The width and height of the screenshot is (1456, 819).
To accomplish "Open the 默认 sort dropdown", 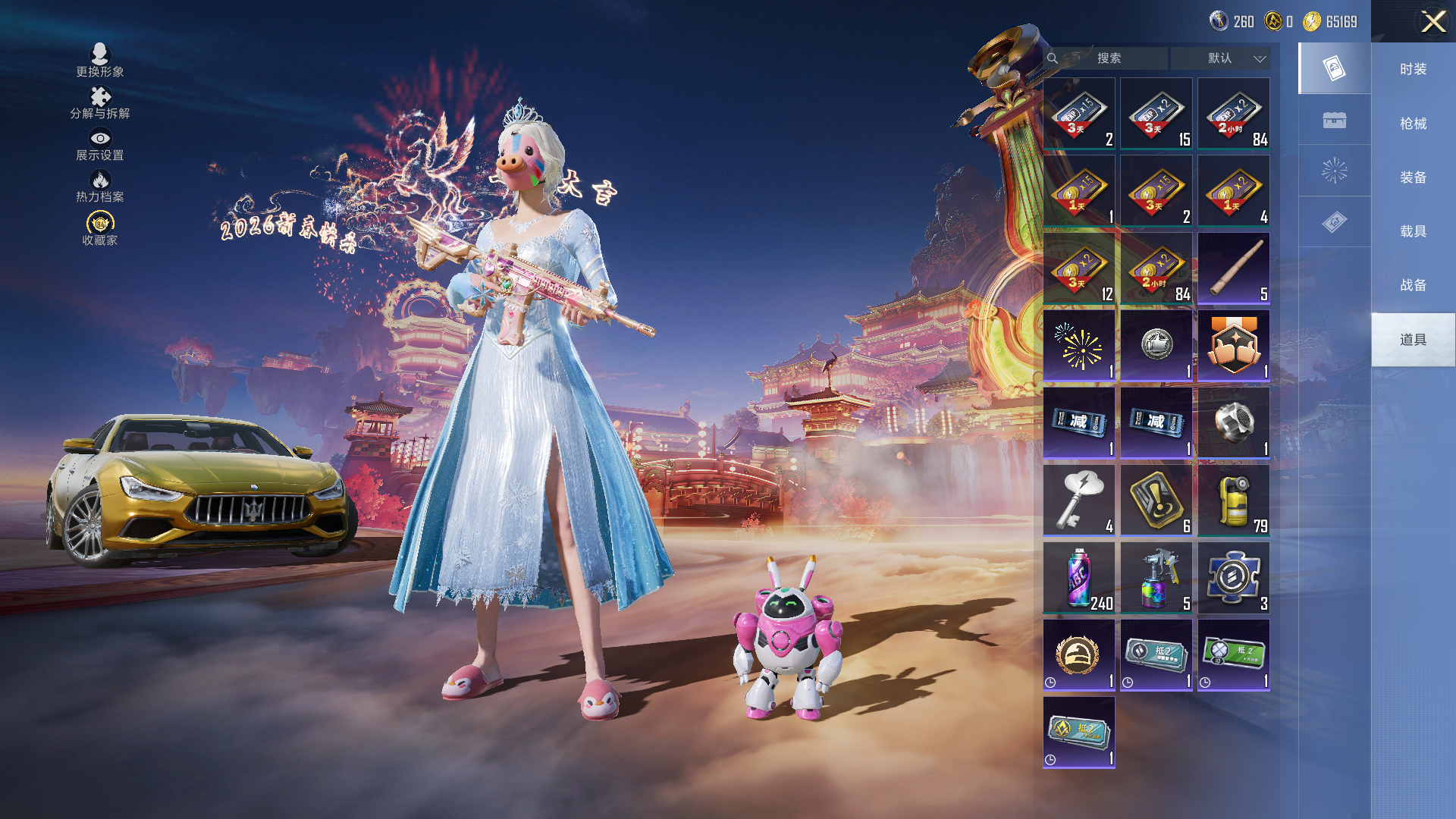I will 1220,58.
